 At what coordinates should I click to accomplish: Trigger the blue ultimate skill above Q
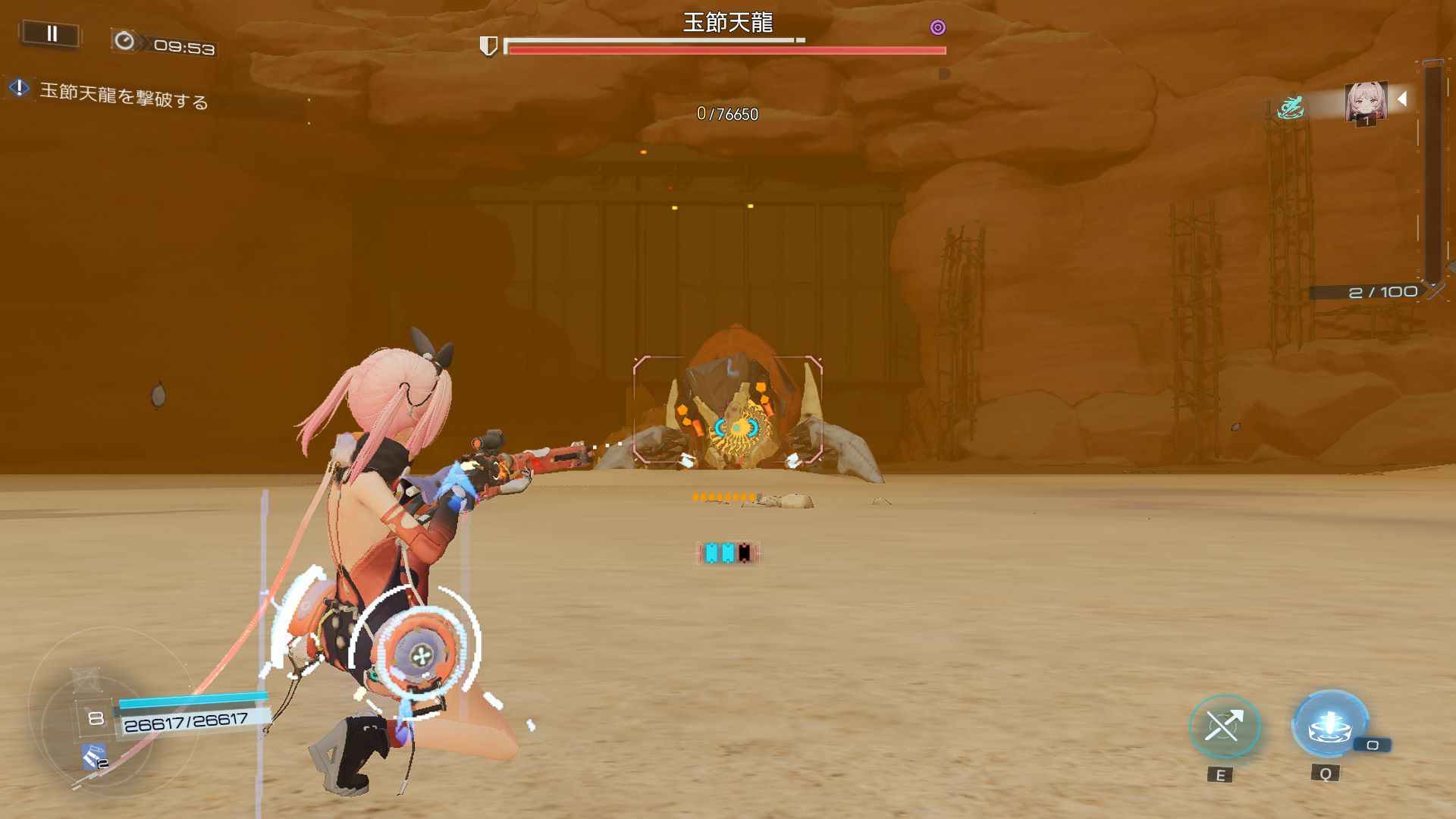coord(1329,726)
